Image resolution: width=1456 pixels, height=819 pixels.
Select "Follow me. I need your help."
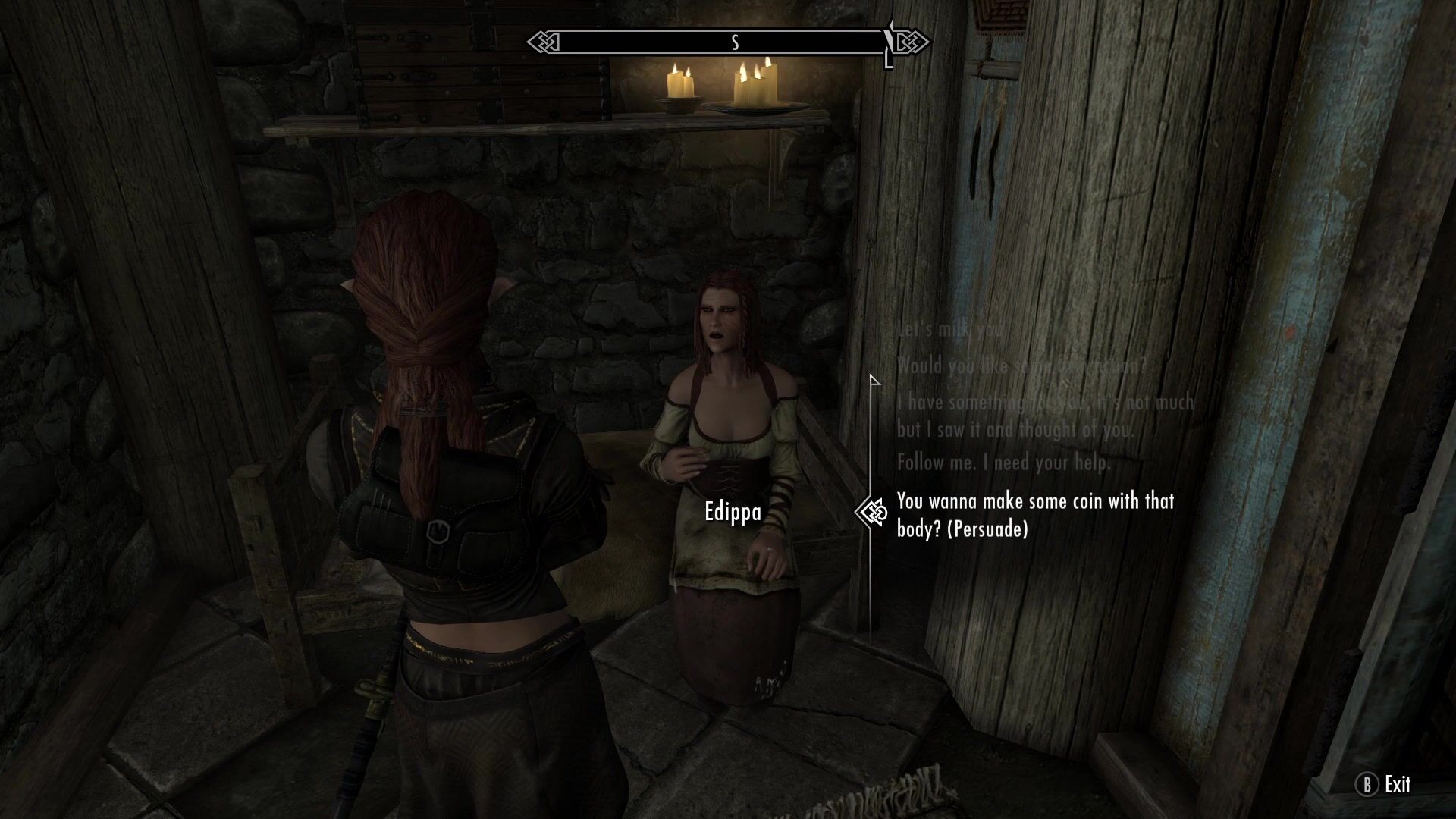1003,463
